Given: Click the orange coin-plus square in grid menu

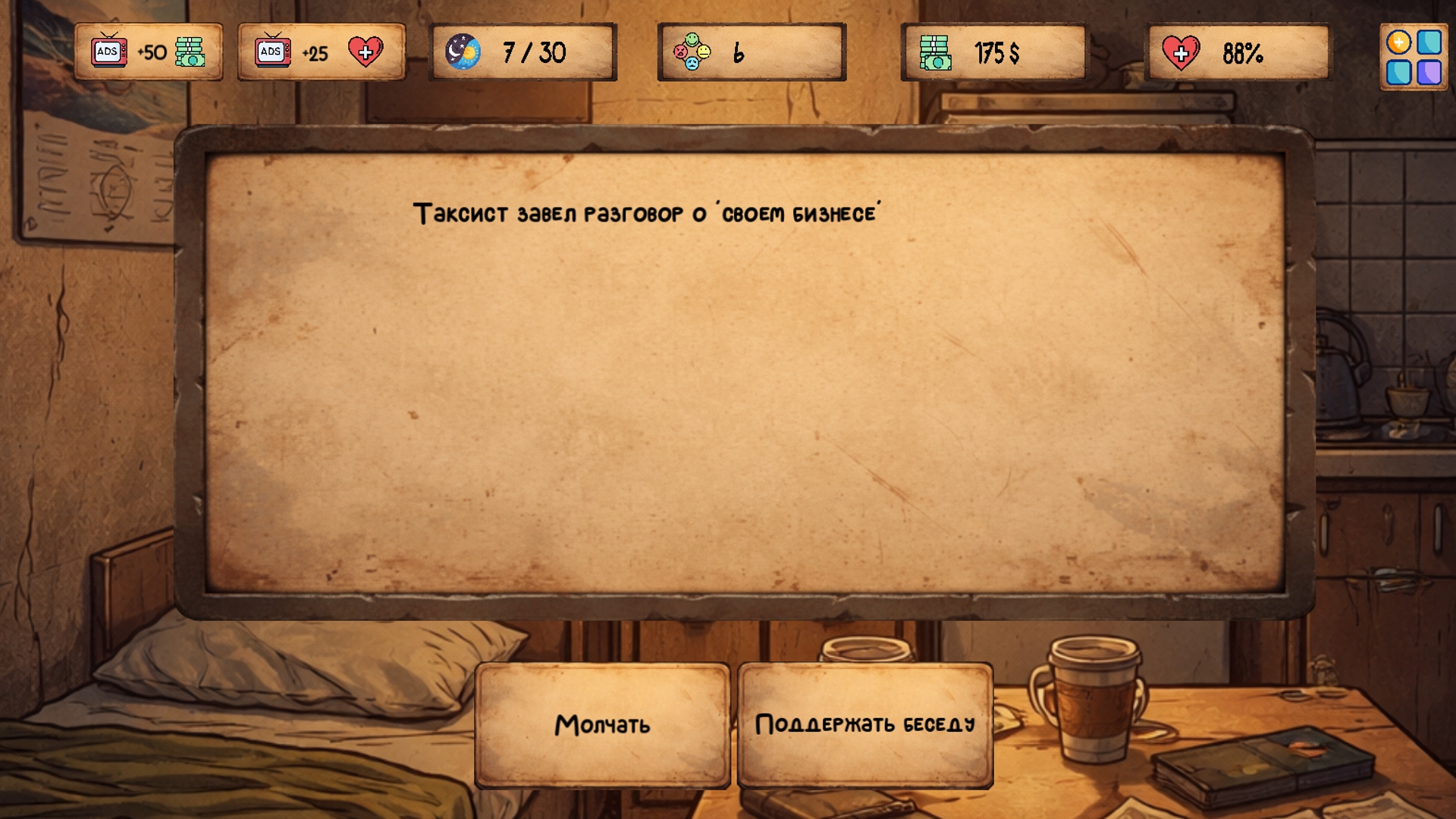Looking at the screenshot, I should point(1399,42).
